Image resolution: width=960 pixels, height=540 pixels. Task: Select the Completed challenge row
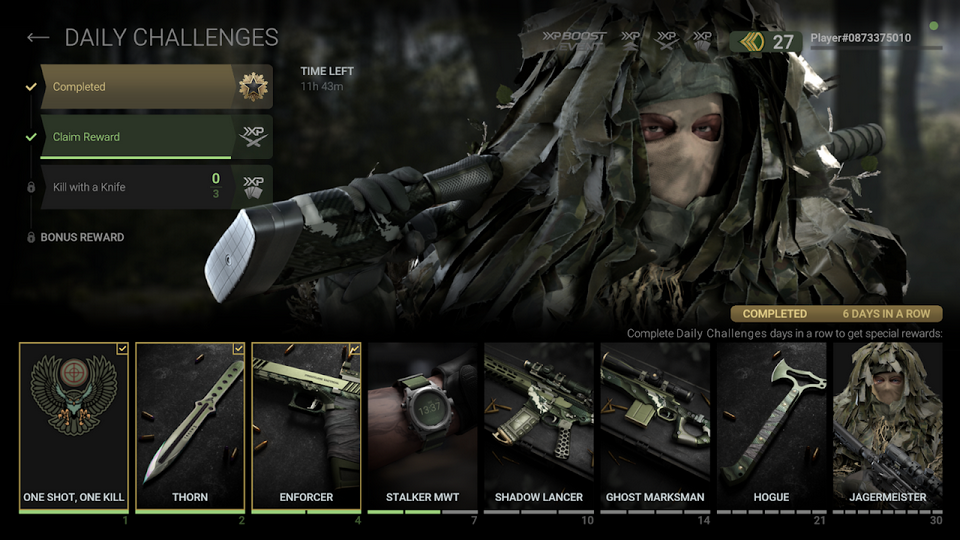[x=140, y=87]
